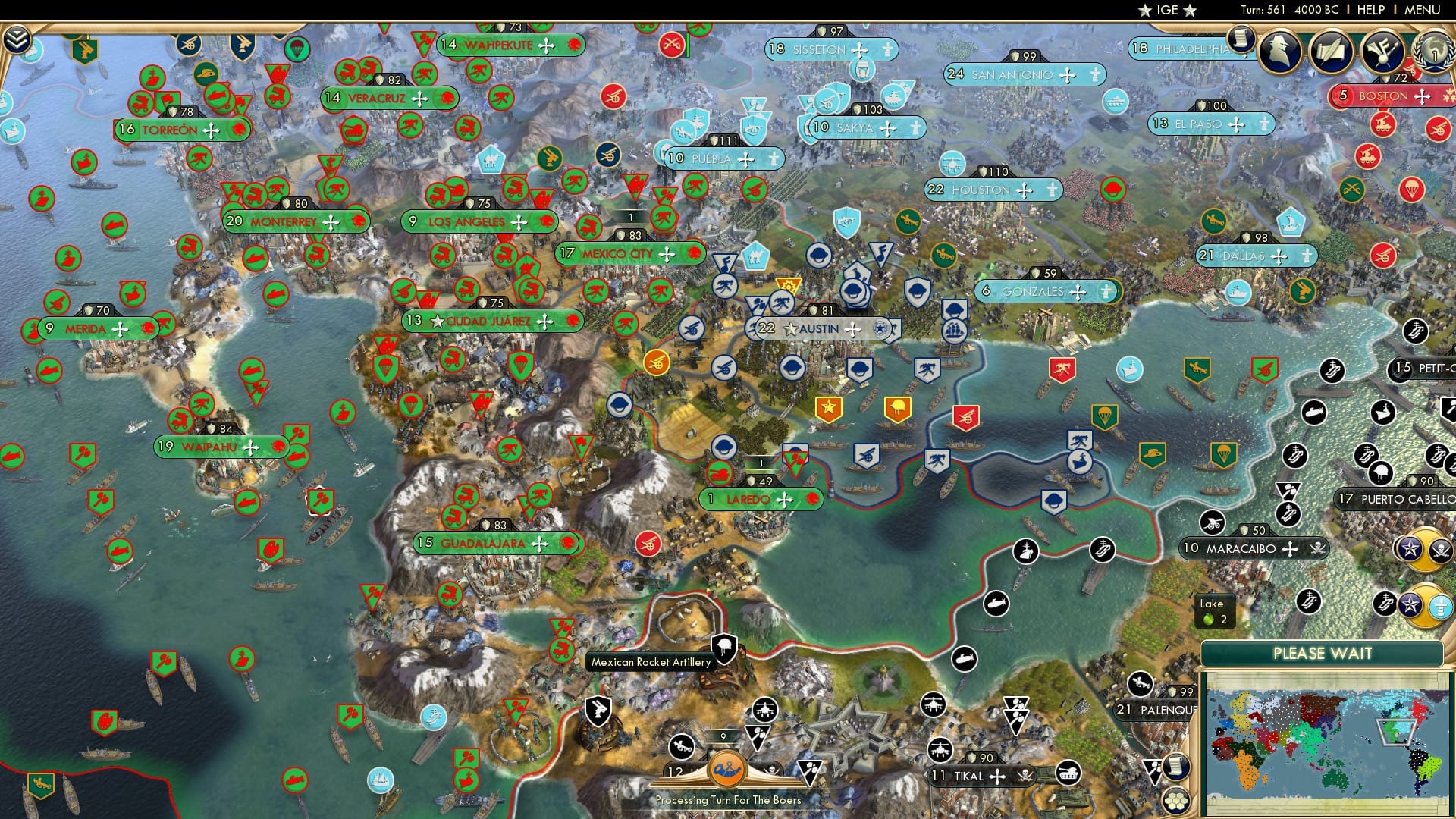Click the blue star influence icon bottom right

tap(1410, 604)
